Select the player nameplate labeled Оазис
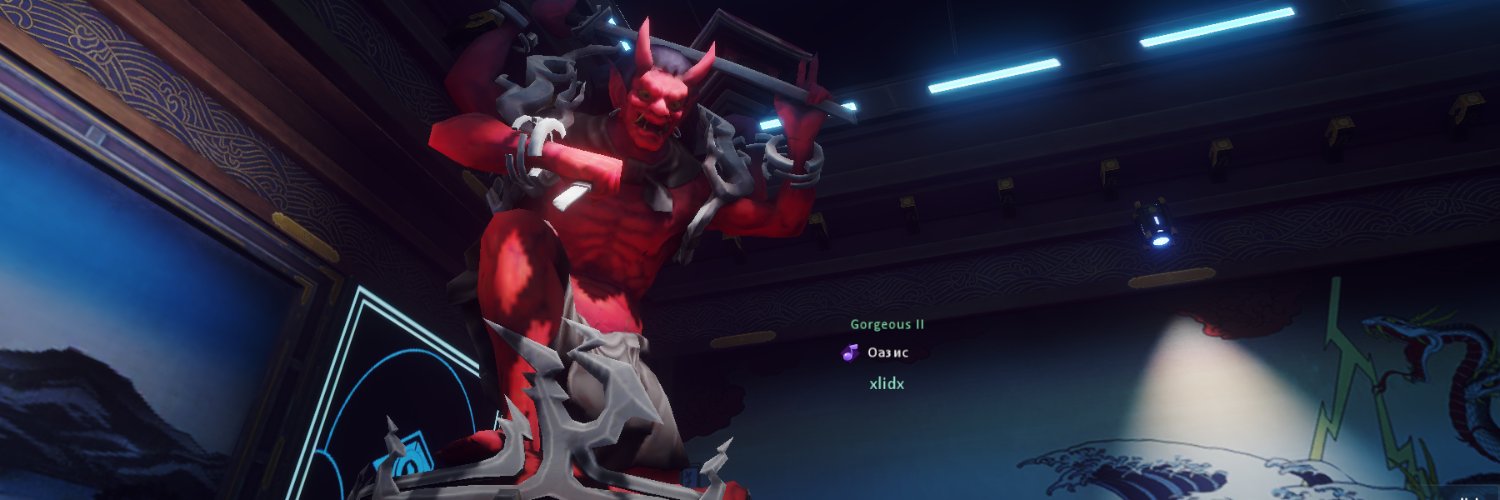 tap(888, 352)
